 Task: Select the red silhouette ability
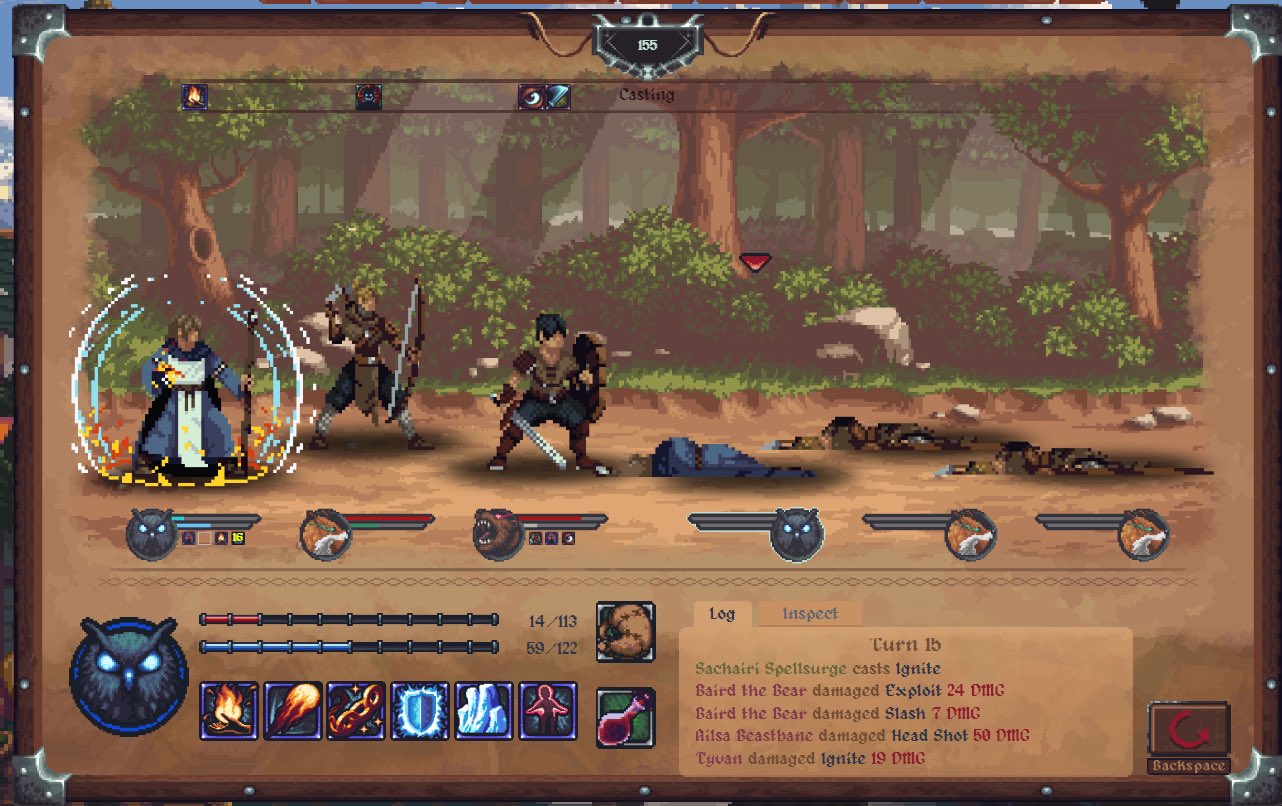pyautogui.click(x=548, y=711)
